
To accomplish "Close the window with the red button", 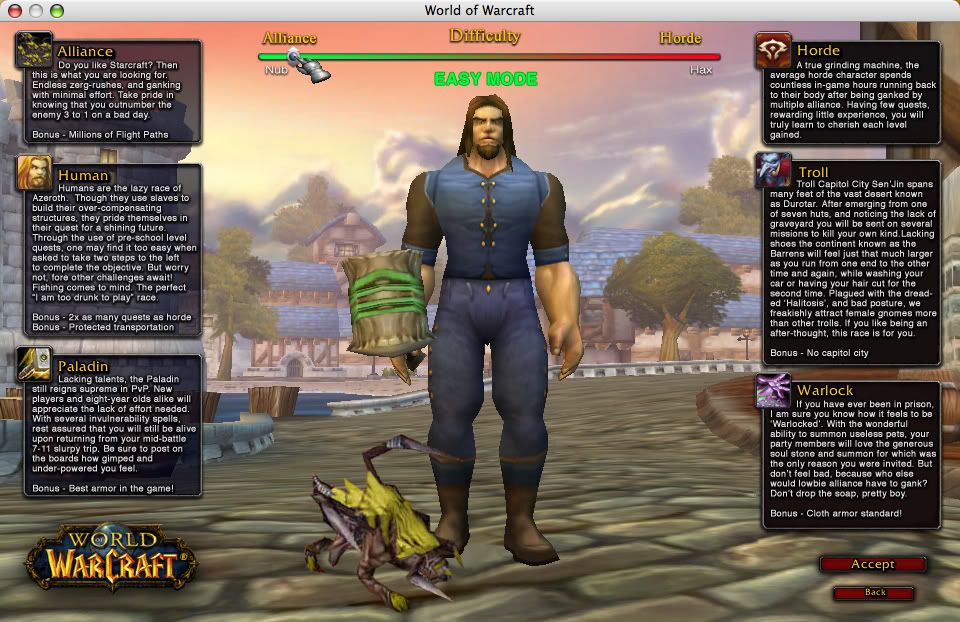I will [13, 10].
